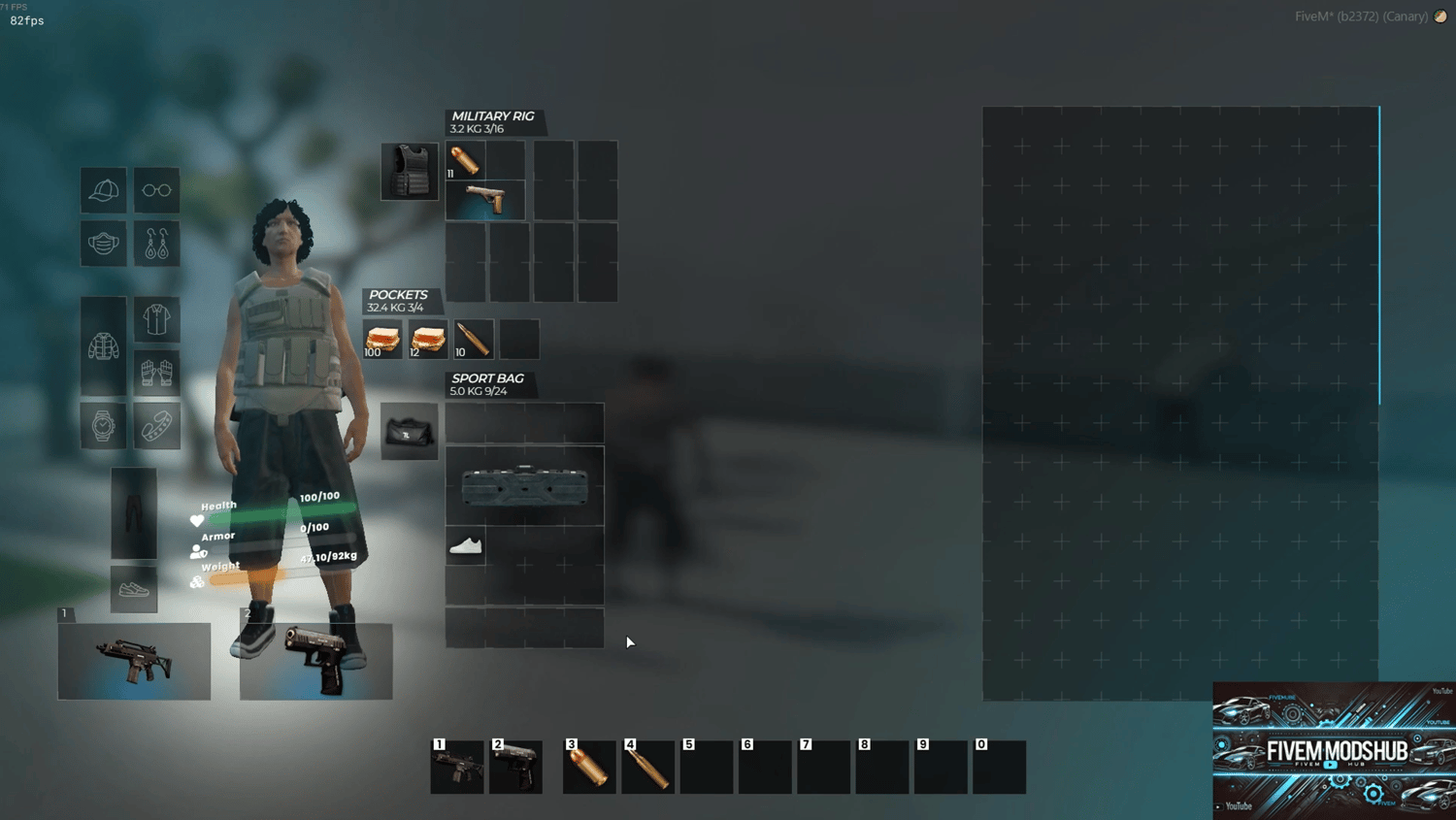Select the large rifle weapon slot 1
Viewport: 1456px width, 820px height.
(x=134, y=661)
